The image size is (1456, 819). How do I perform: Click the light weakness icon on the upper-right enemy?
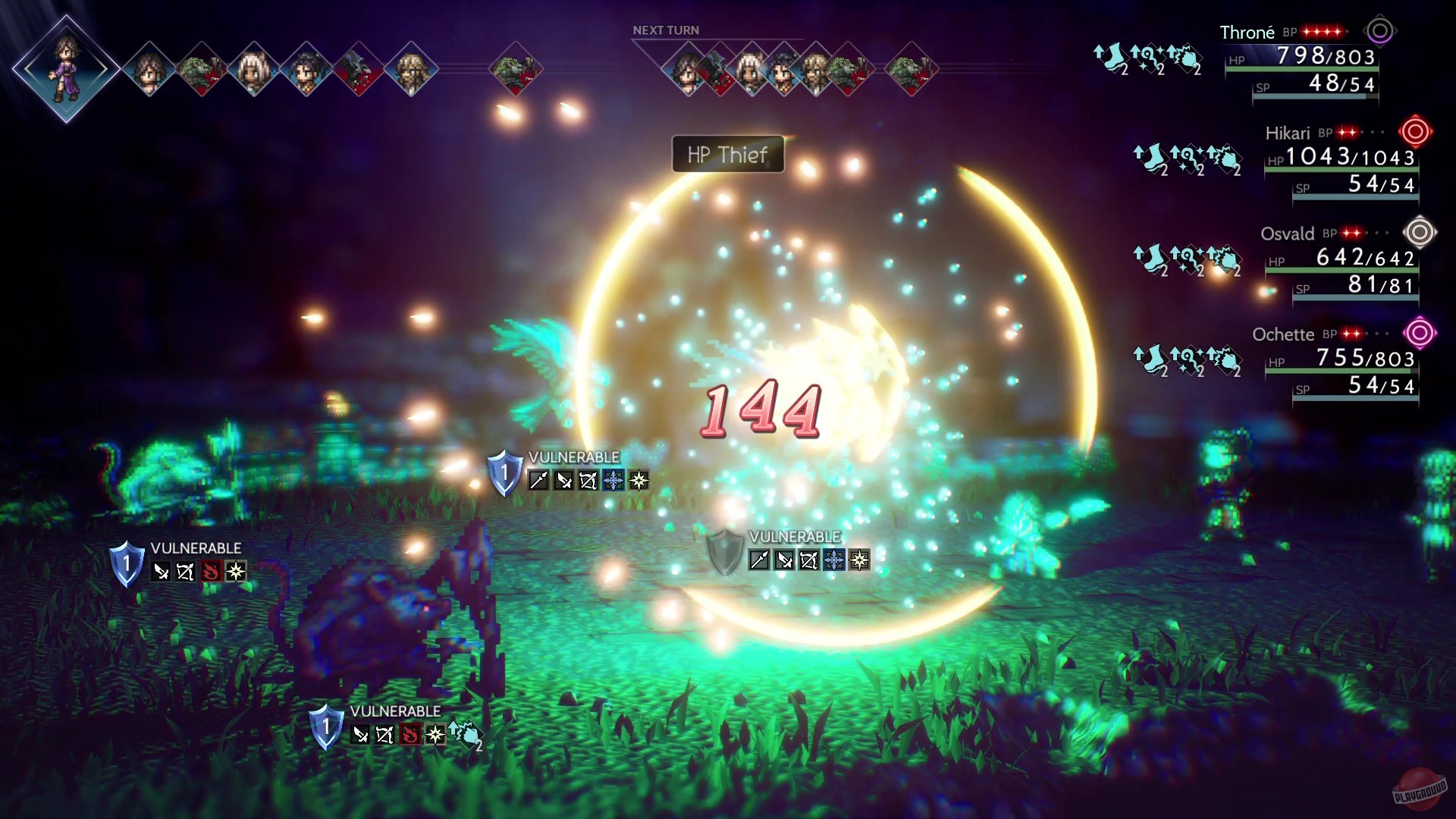tap(638, 479)
